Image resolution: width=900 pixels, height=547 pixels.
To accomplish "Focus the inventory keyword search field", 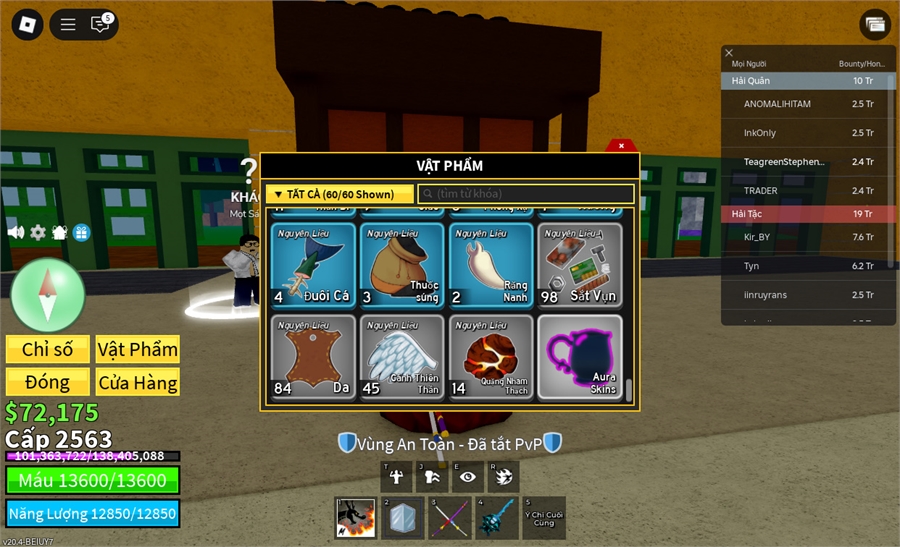I will [x=526, y=194].
